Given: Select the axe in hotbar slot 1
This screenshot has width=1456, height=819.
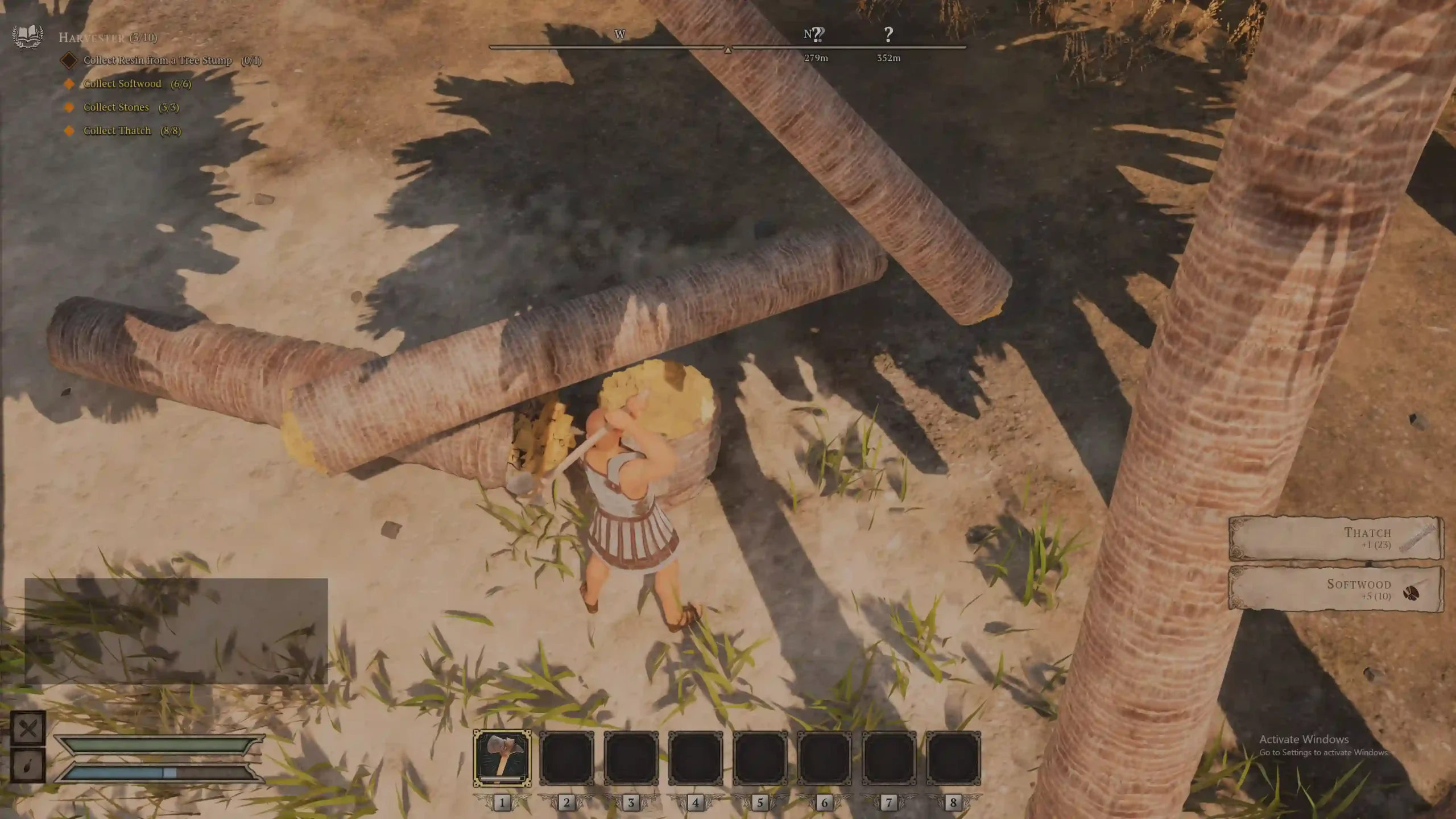Looking at the screenshot, I should (502, 758).
